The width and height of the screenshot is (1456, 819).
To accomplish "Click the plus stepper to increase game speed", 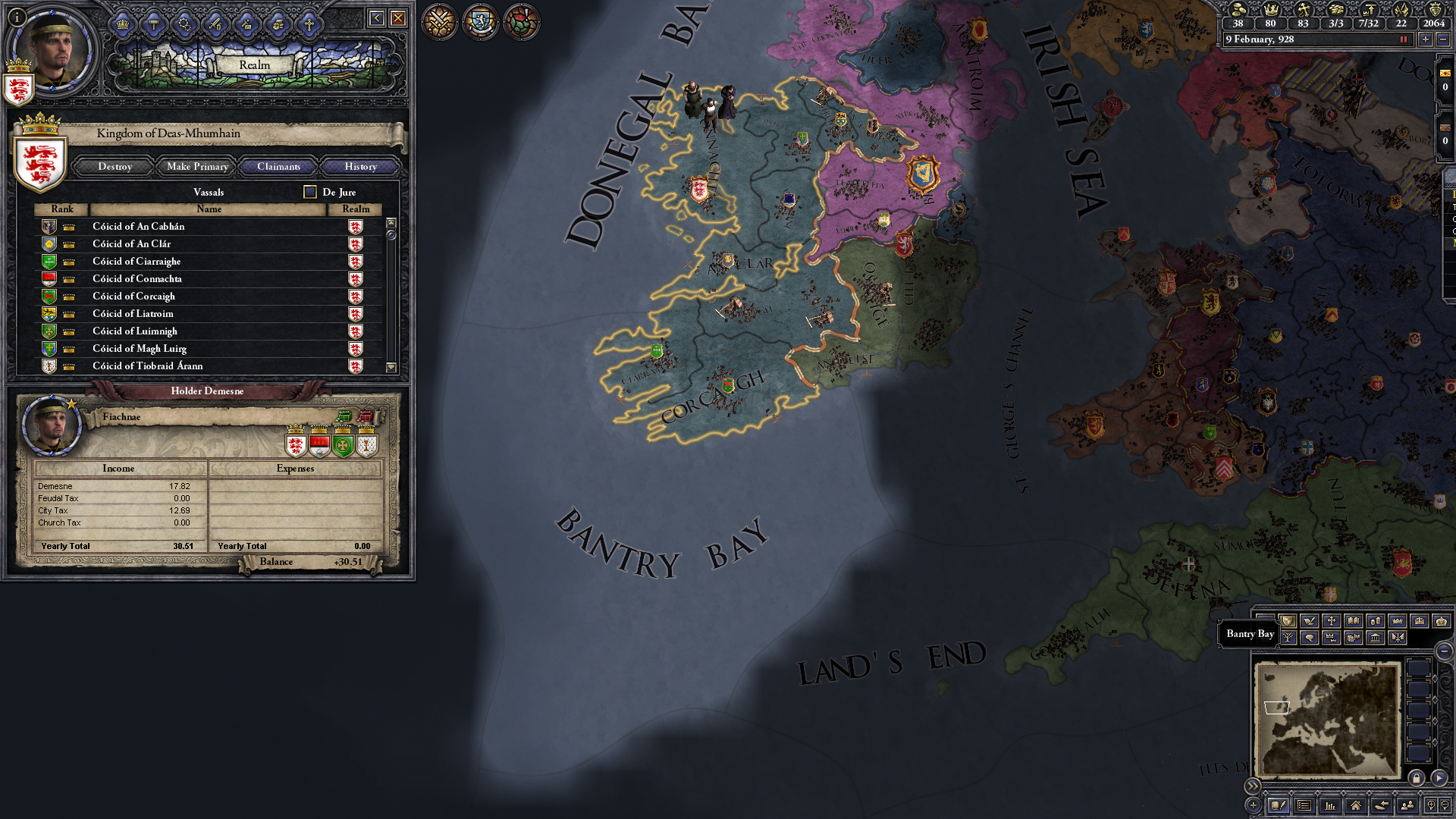I will coord(1426,39).
